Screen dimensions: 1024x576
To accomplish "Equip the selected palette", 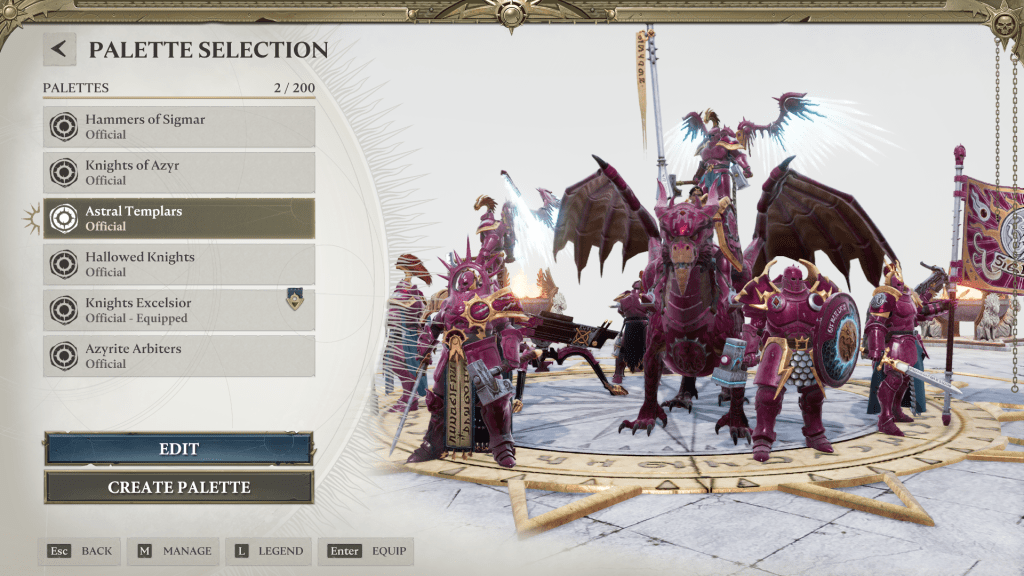I will [x=366, y=551].
